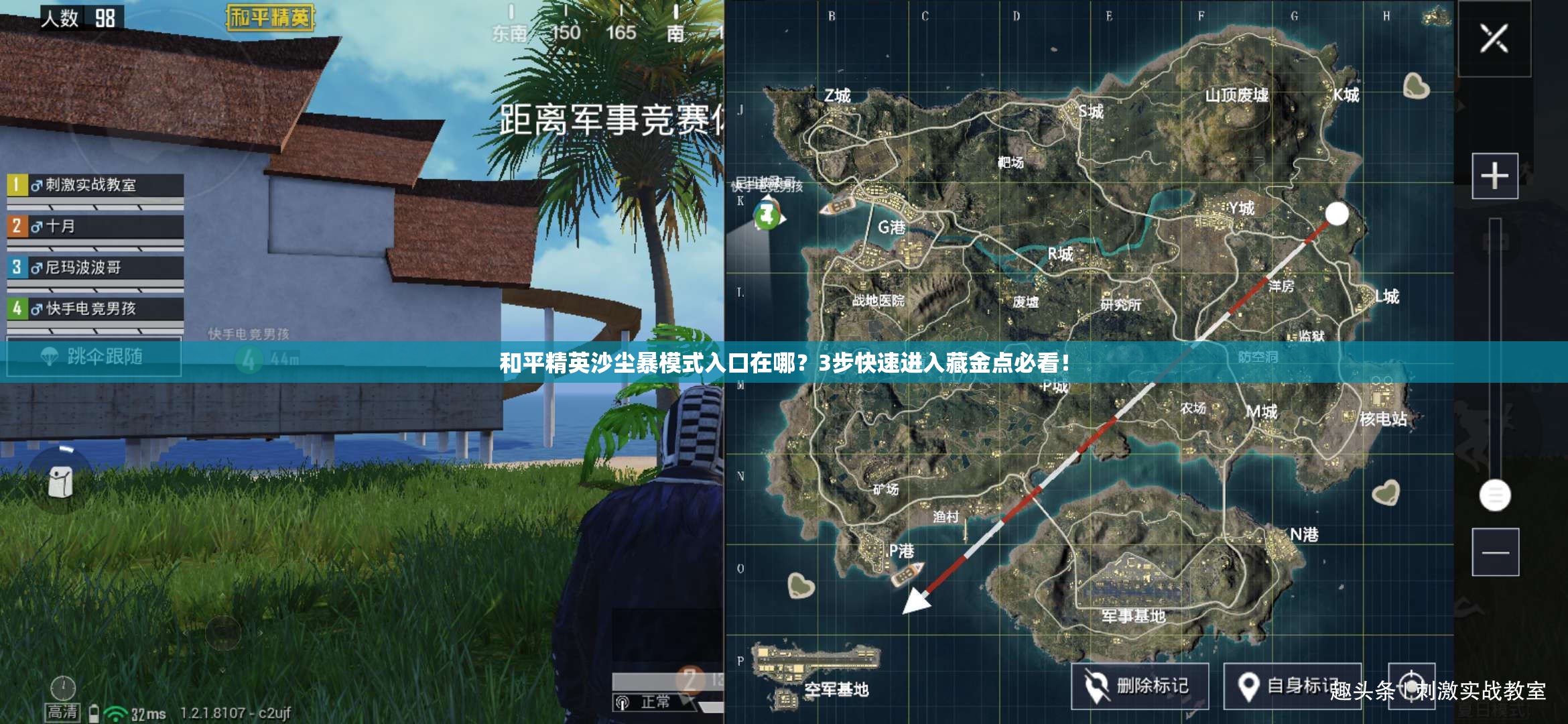Tap the backpack icon on the left side
Image resolution: width=1568 pixels, height=724 pixels.
coord(61,482)
